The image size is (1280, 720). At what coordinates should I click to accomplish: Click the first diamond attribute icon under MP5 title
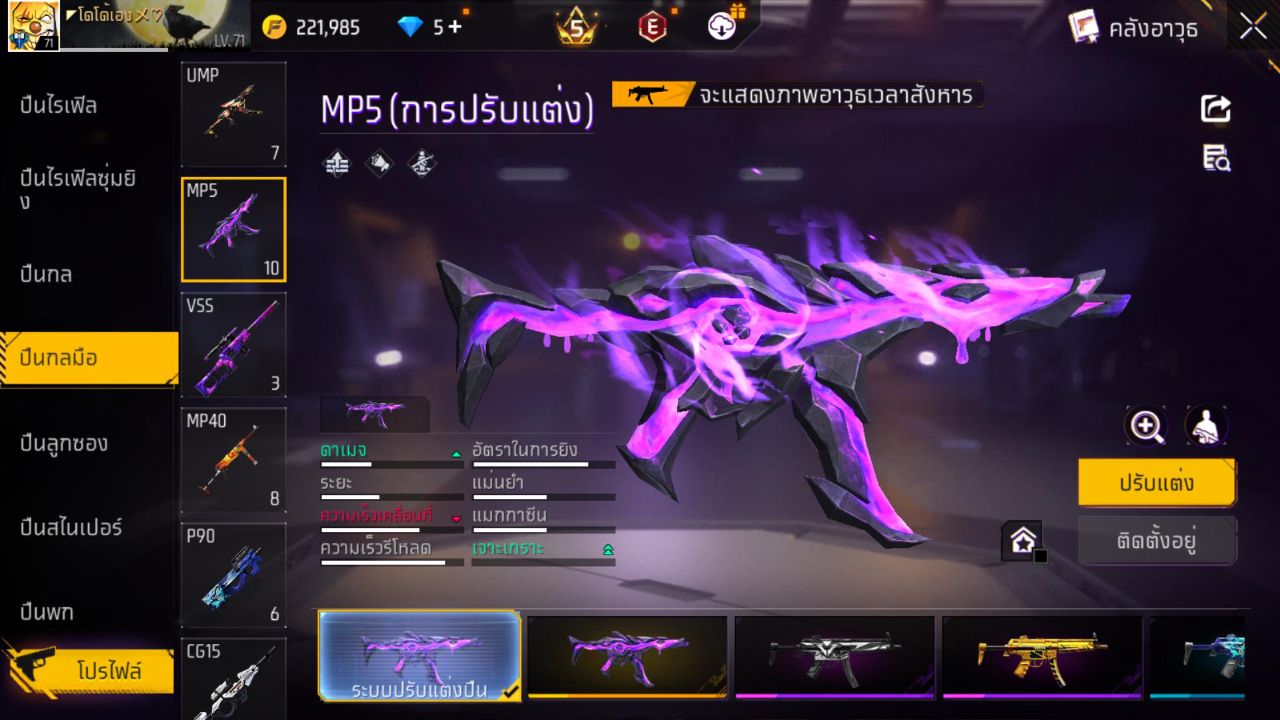coord(337,163)
